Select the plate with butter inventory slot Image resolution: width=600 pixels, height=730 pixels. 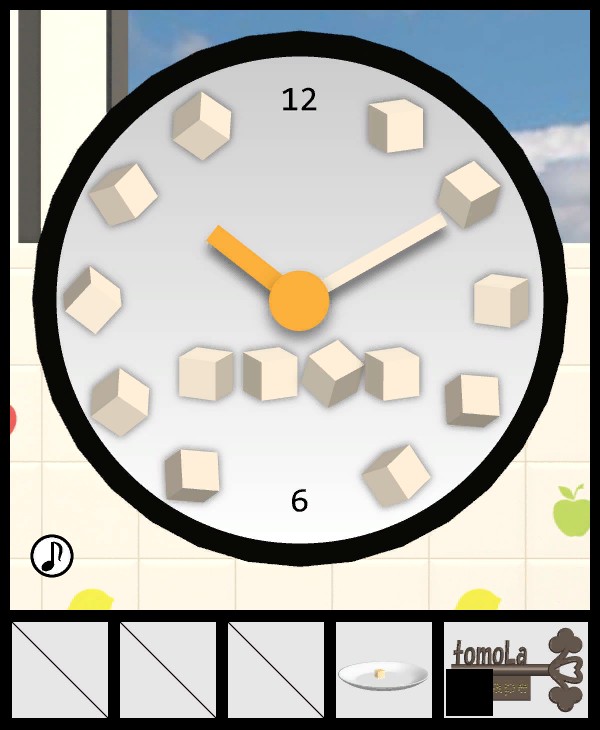pyautogui.click(x=384, y=670)
